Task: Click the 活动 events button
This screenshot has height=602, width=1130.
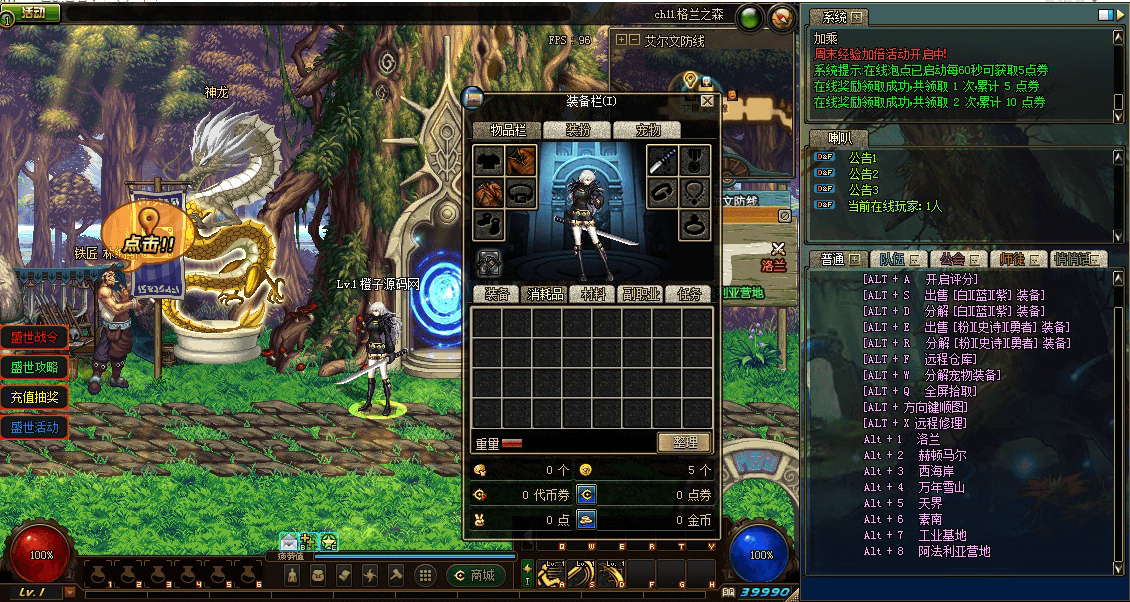Action: (32, 12)
